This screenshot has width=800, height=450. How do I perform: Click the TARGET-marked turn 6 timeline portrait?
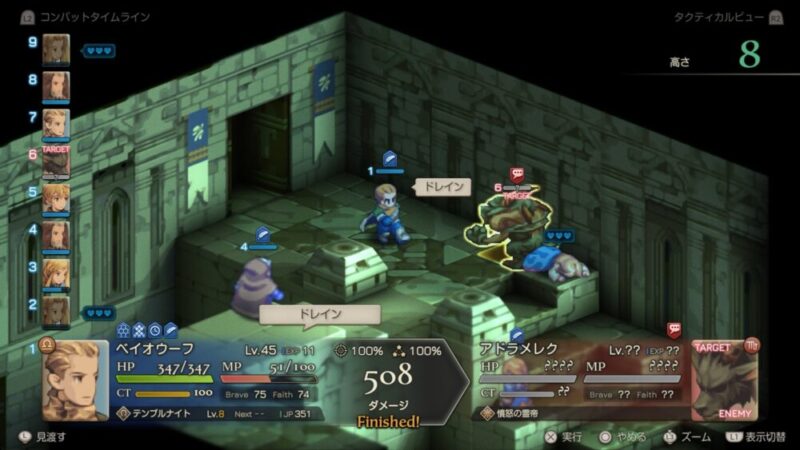coord(56,159)
